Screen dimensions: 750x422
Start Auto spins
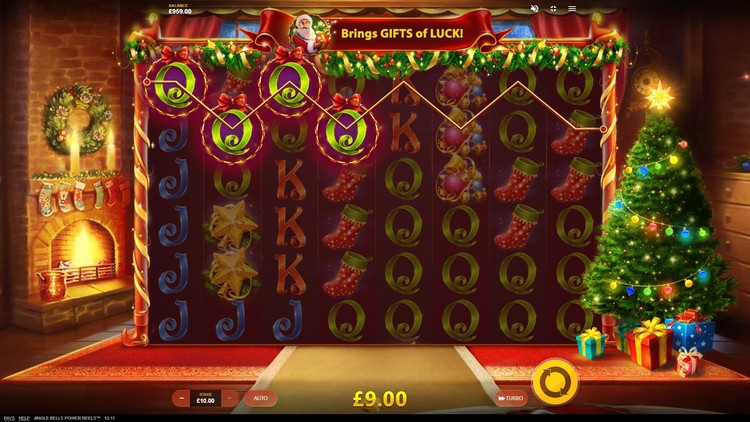coord(260,398)
